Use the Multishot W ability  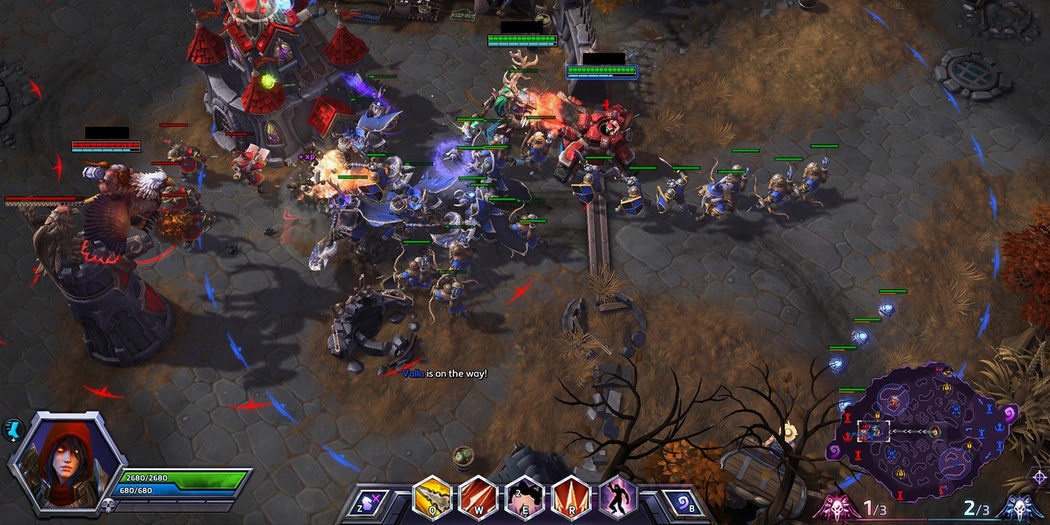(477, 497)
